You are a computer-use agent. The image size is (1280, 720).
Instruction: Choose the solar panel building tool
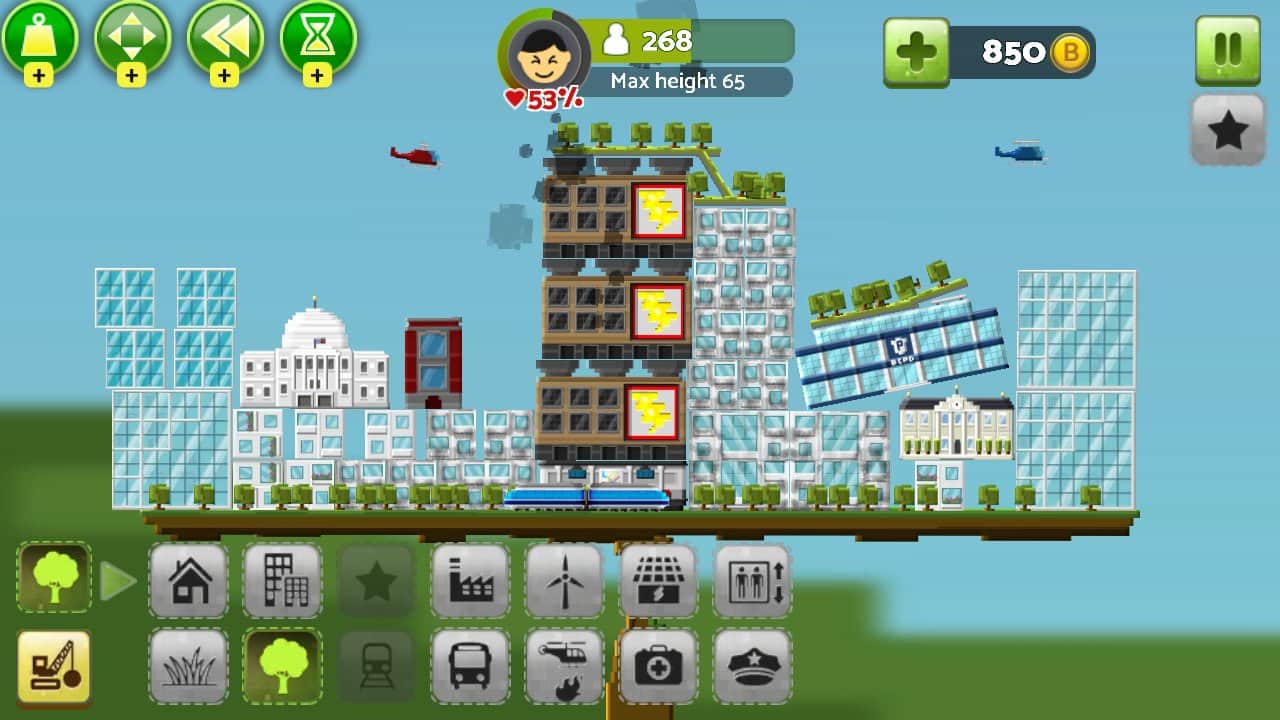(x=658, y=580)
